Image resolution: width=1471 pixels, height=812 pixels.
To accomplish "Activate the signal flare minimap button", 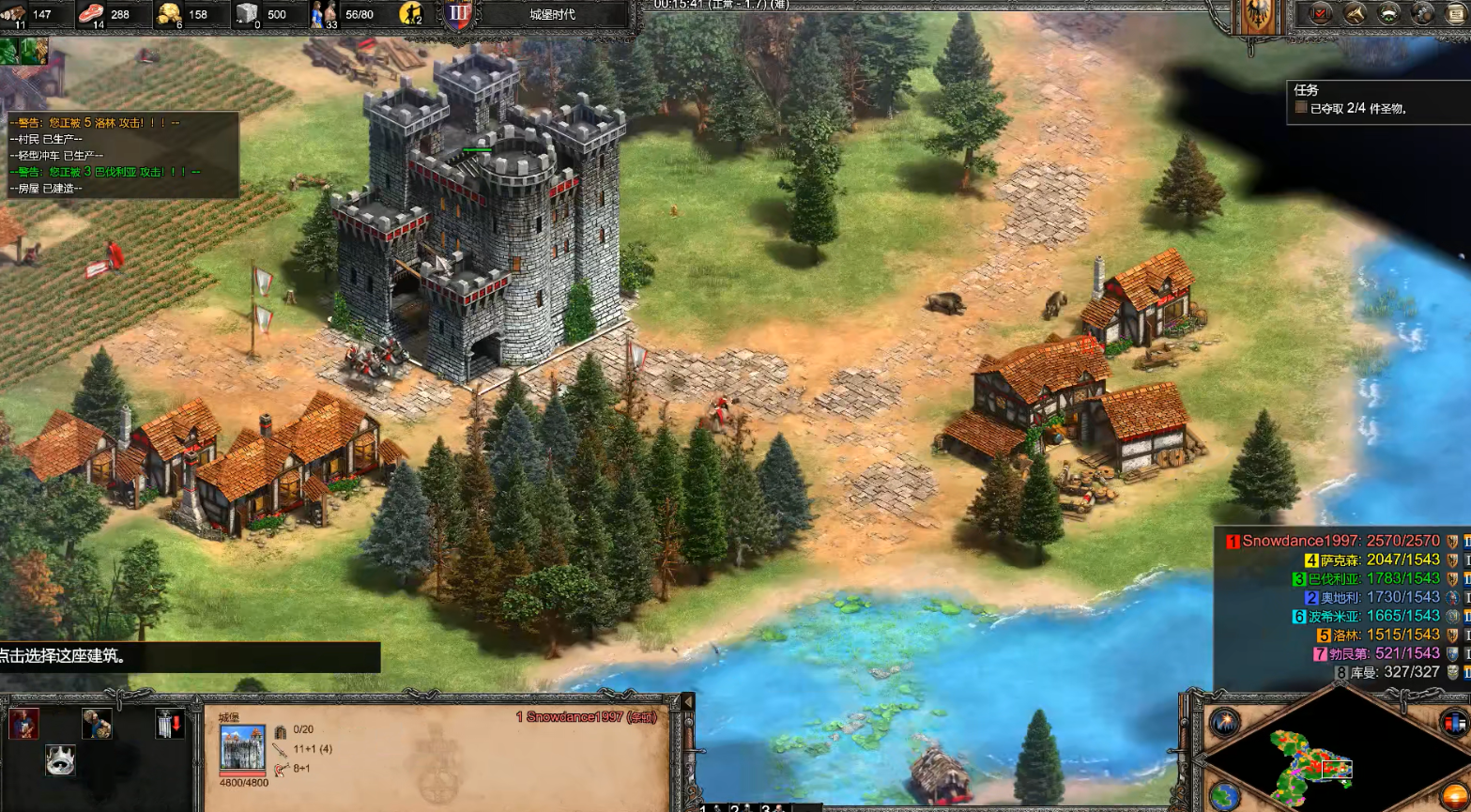I will point(1225,723).
